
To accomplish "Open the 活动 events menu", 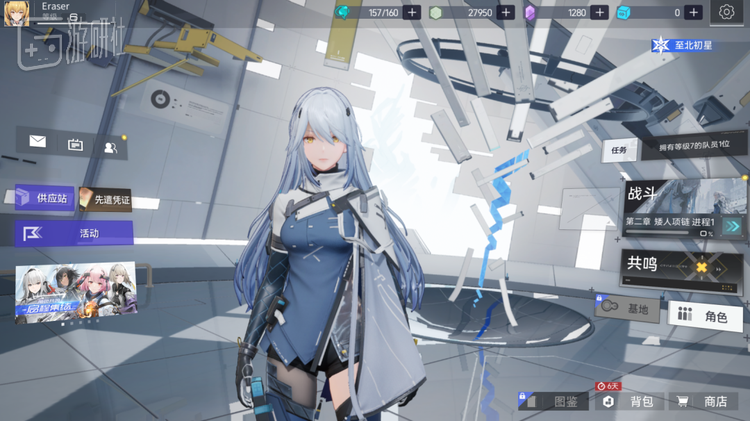I will pyautogui.click(x=74, y=233).
